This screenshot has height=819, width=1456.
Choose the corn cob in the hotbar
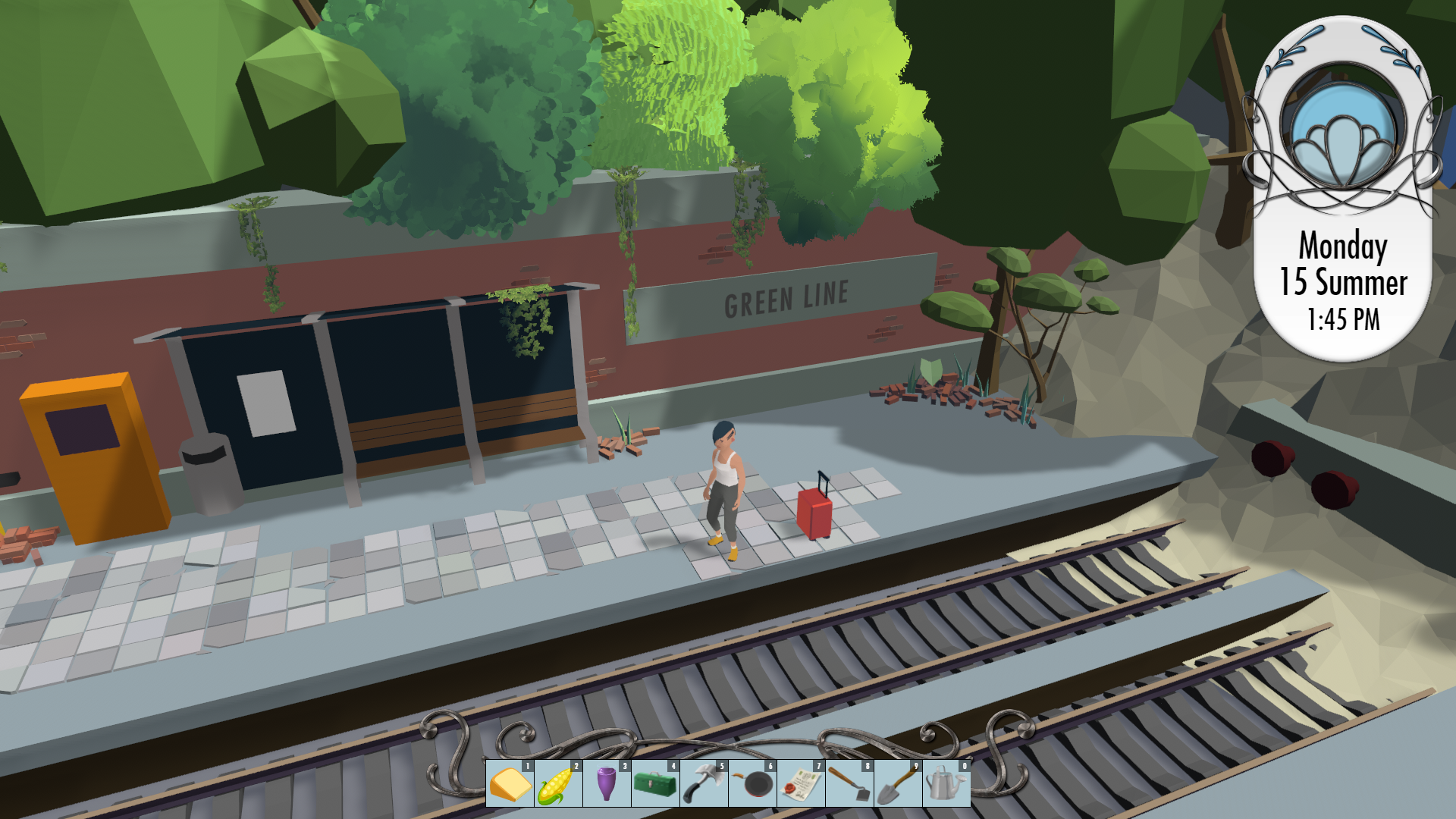[558, 783]
